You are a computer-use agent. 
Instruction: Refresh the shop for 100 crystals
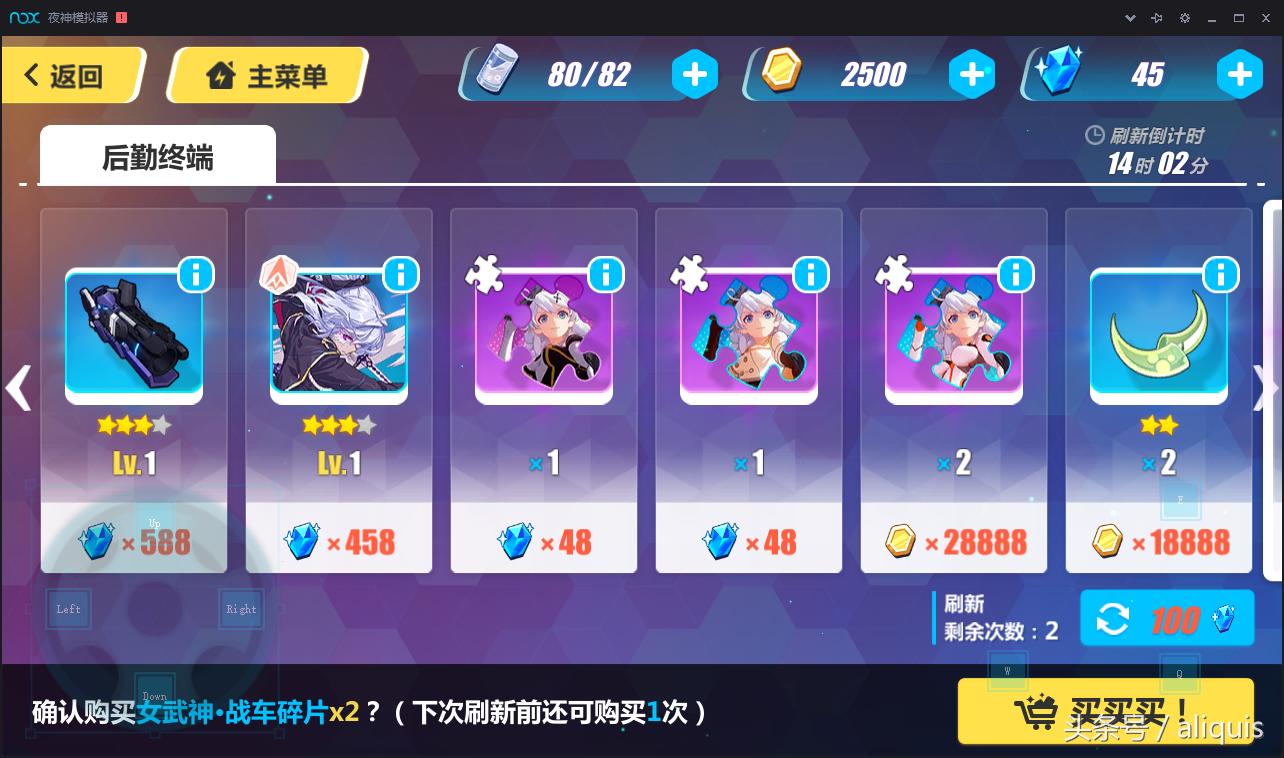tap(1166, 618)
